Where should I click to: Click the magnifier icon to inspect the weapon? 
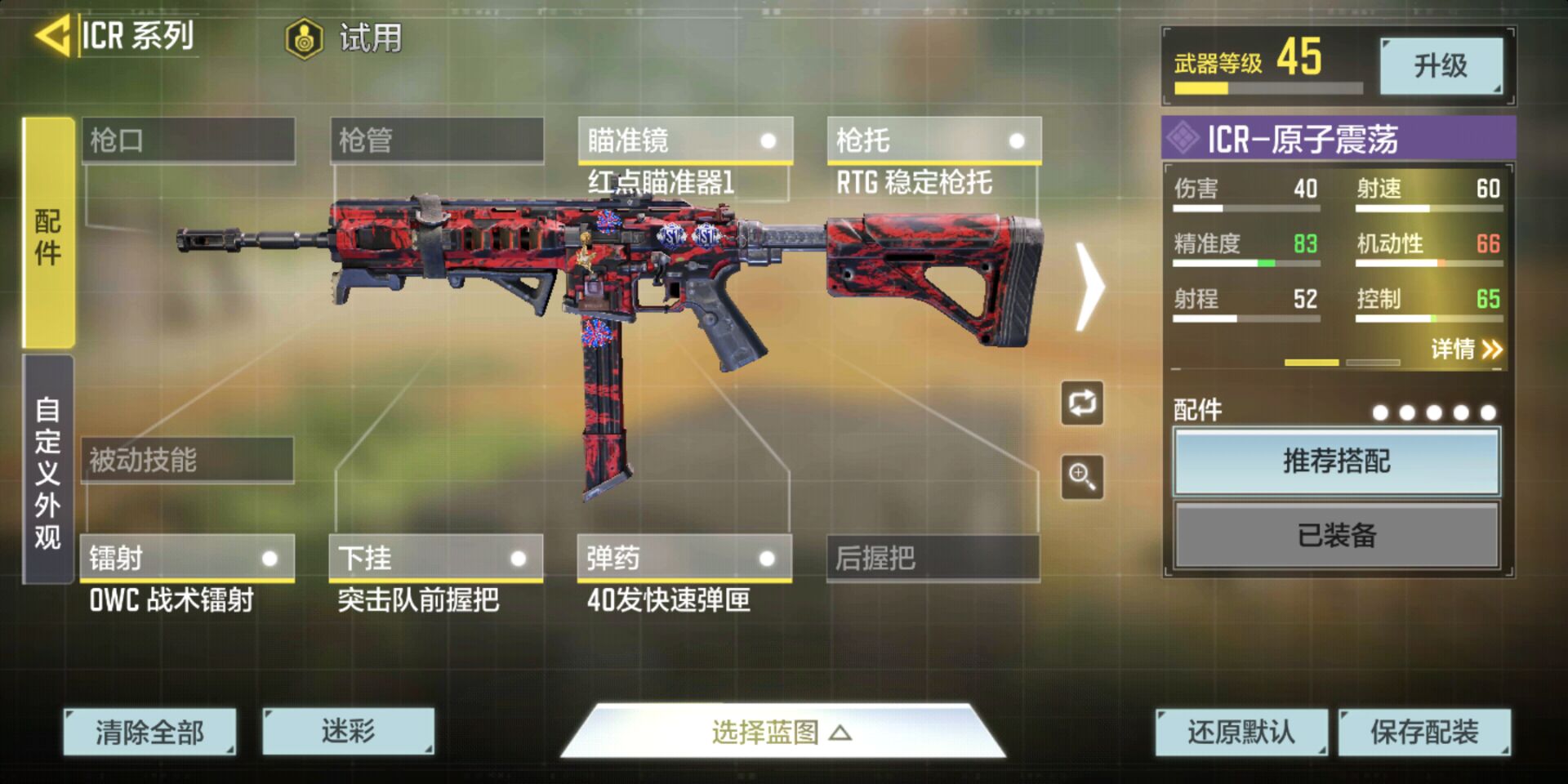click(x=1082, y=478)
